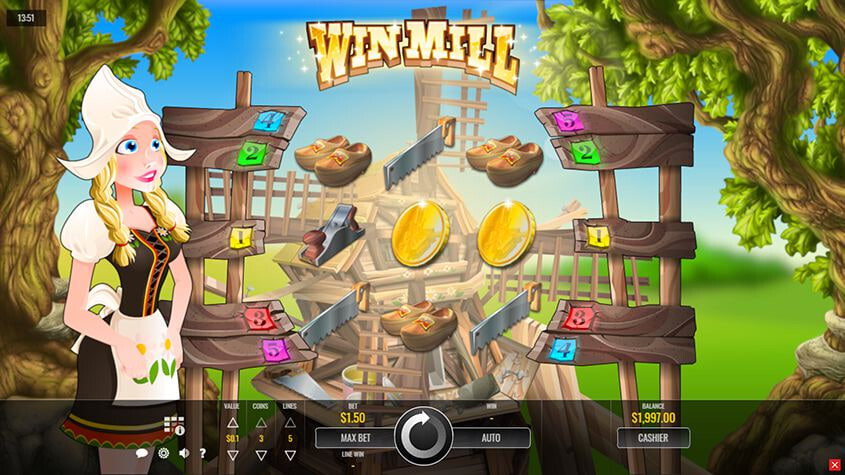Viewport: 845px width, 475px height.
Task: Open the chat speech bubble icon
Action: [143, 453]
